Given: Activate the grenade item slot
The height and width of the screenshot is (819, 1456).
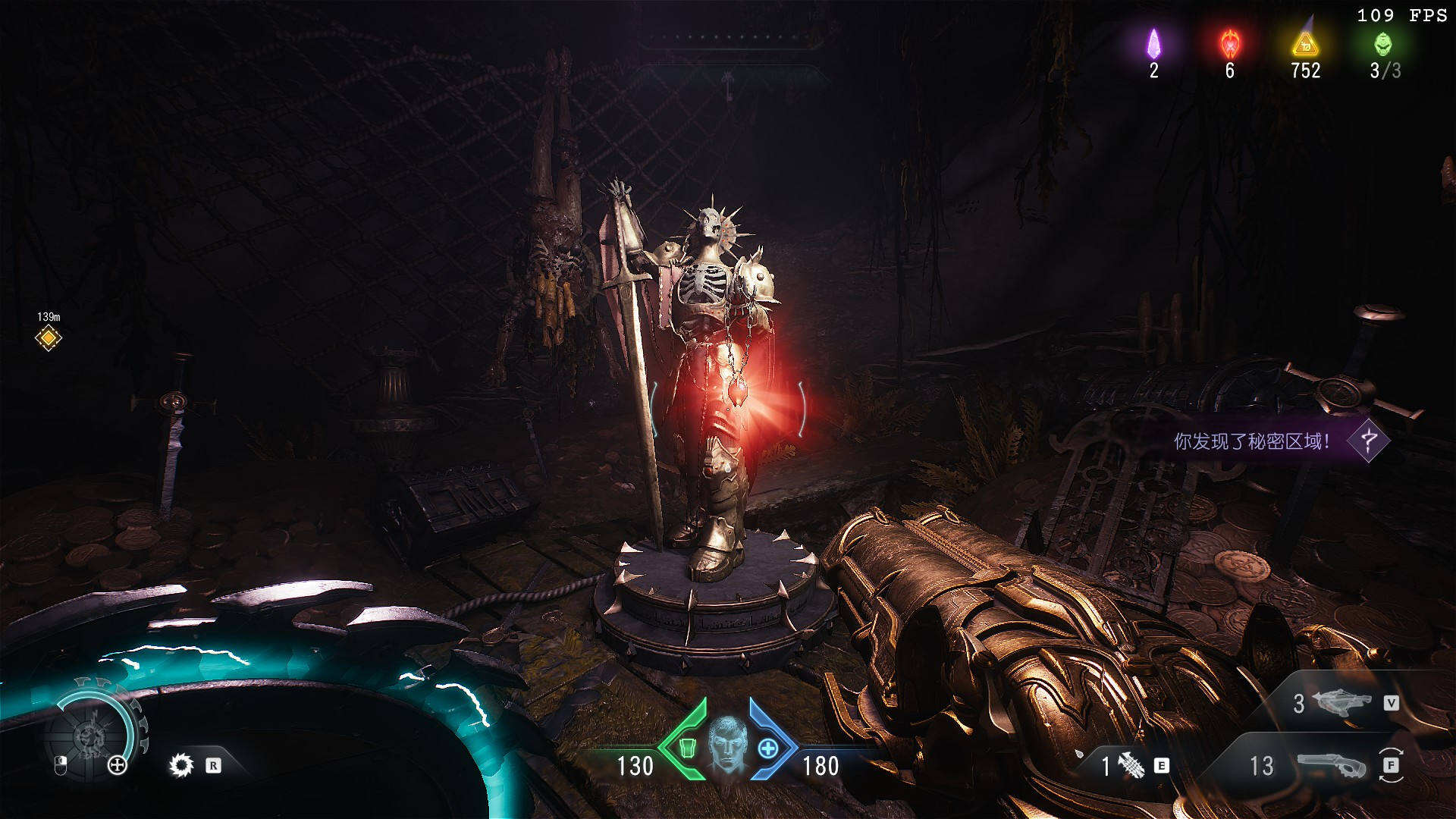Looking at the screenshot, I should click(1131, 766).
